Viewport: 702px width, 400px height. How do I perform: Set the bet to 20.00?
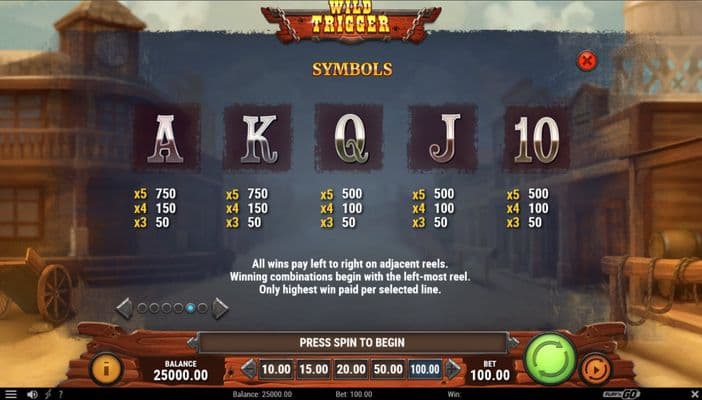pyautogui.click(x=349, y=369)
